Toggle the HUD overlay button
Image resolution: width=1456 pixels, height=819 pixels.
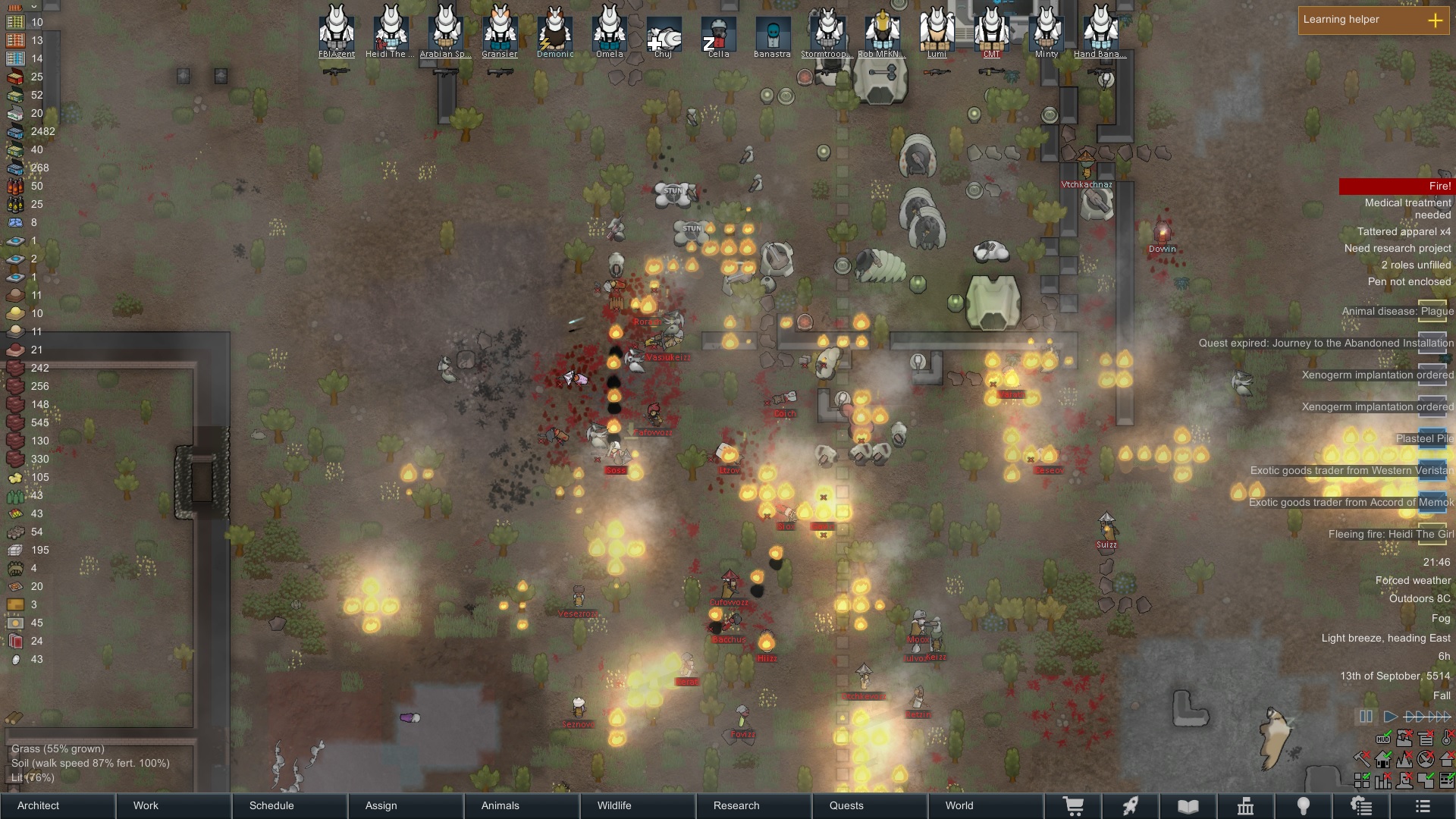pos(1383,739)
